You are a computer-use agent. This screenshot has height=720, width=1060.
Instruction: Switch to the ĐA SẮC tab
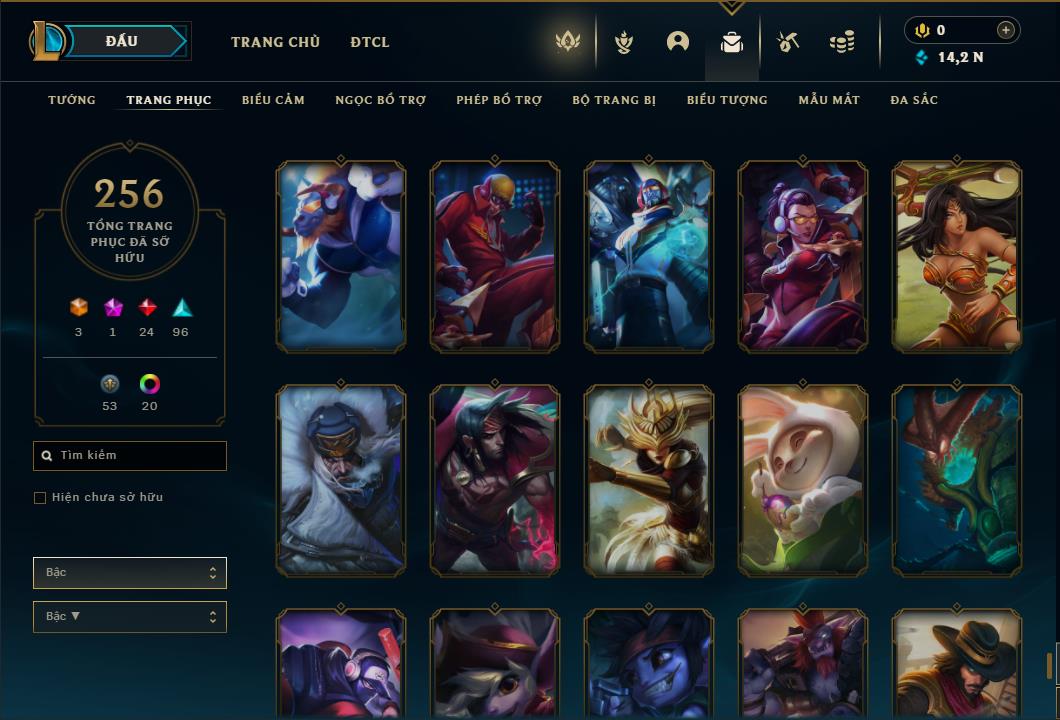[914, 100]
